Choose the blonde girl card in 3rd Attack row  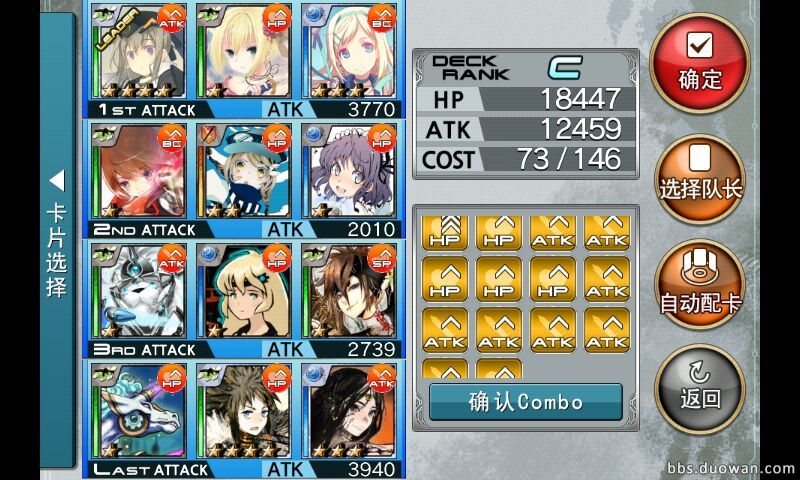(244, 291)
